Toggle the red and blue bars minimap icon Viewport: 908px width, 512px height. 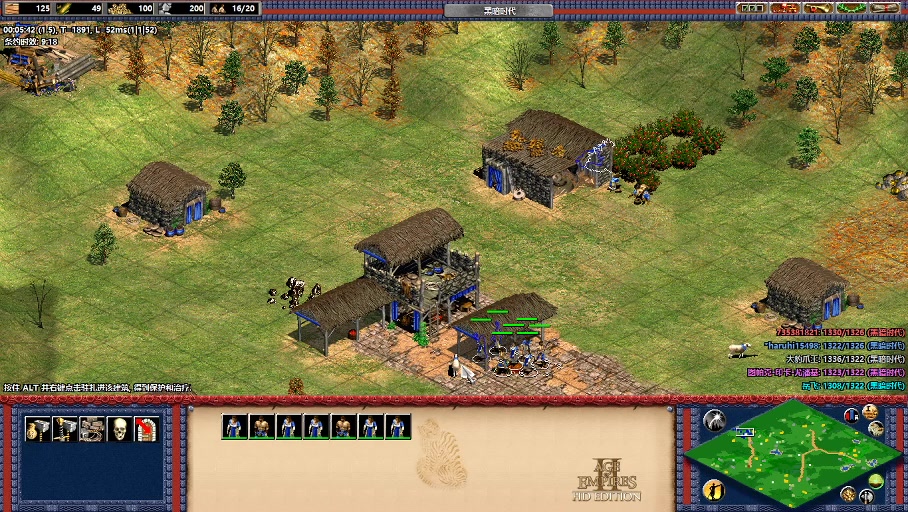[851, 415]
